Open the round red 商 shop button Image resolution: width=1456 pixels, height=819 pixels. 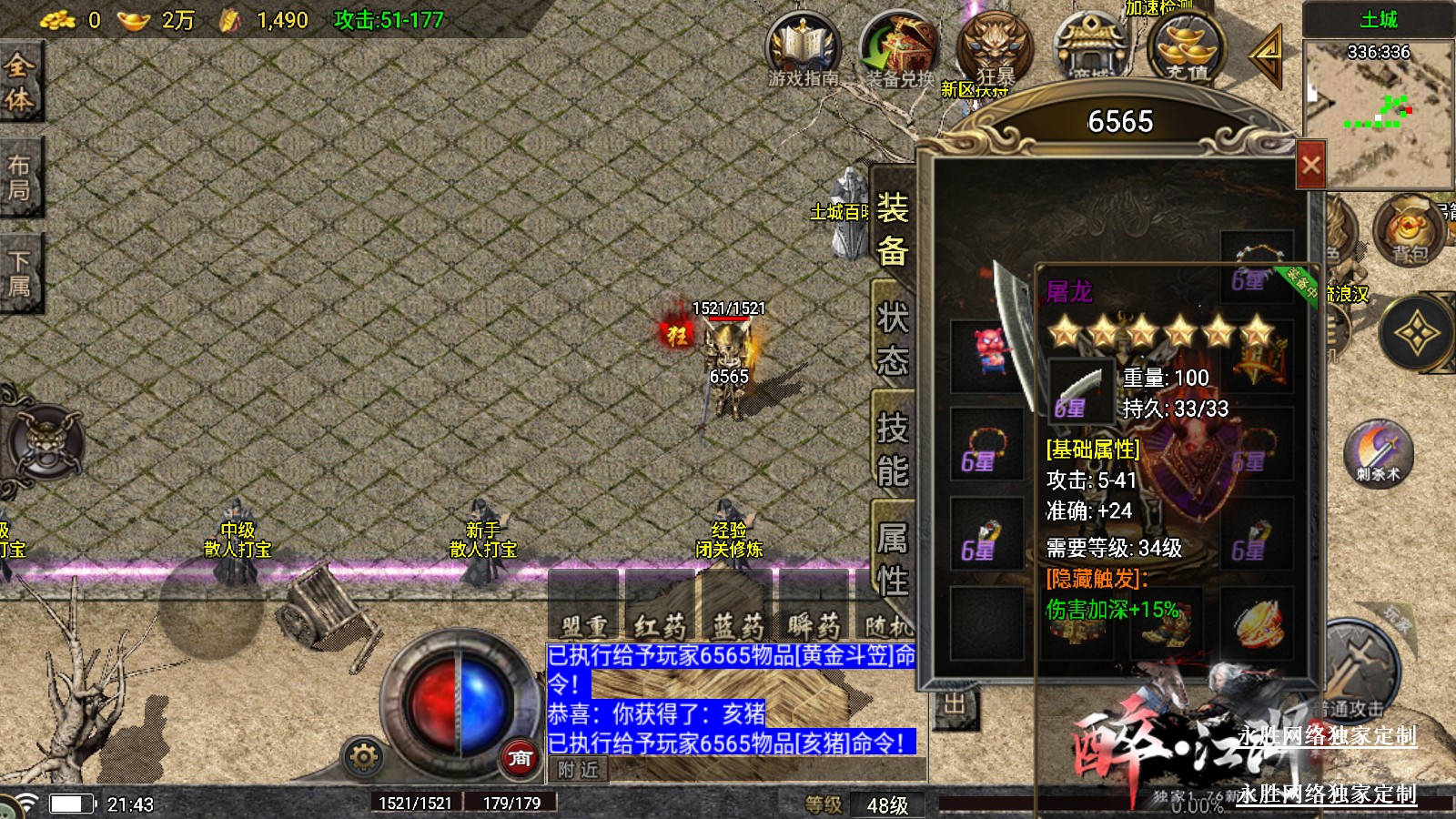520,757
